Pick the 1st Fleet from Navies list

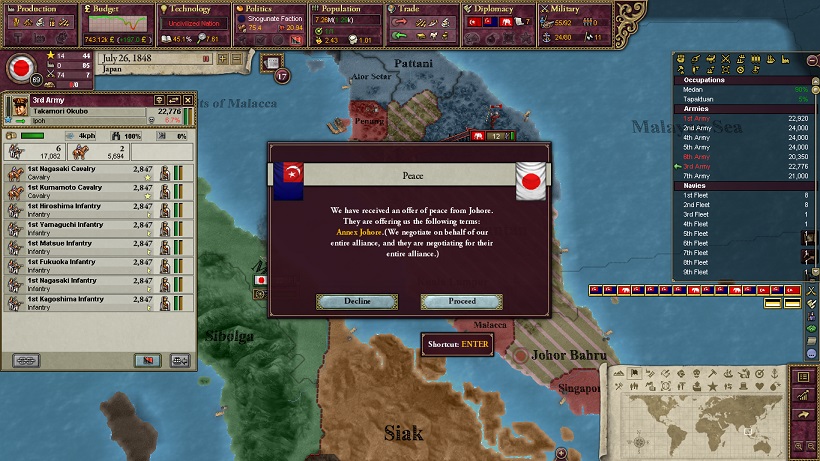pos(696,195)
